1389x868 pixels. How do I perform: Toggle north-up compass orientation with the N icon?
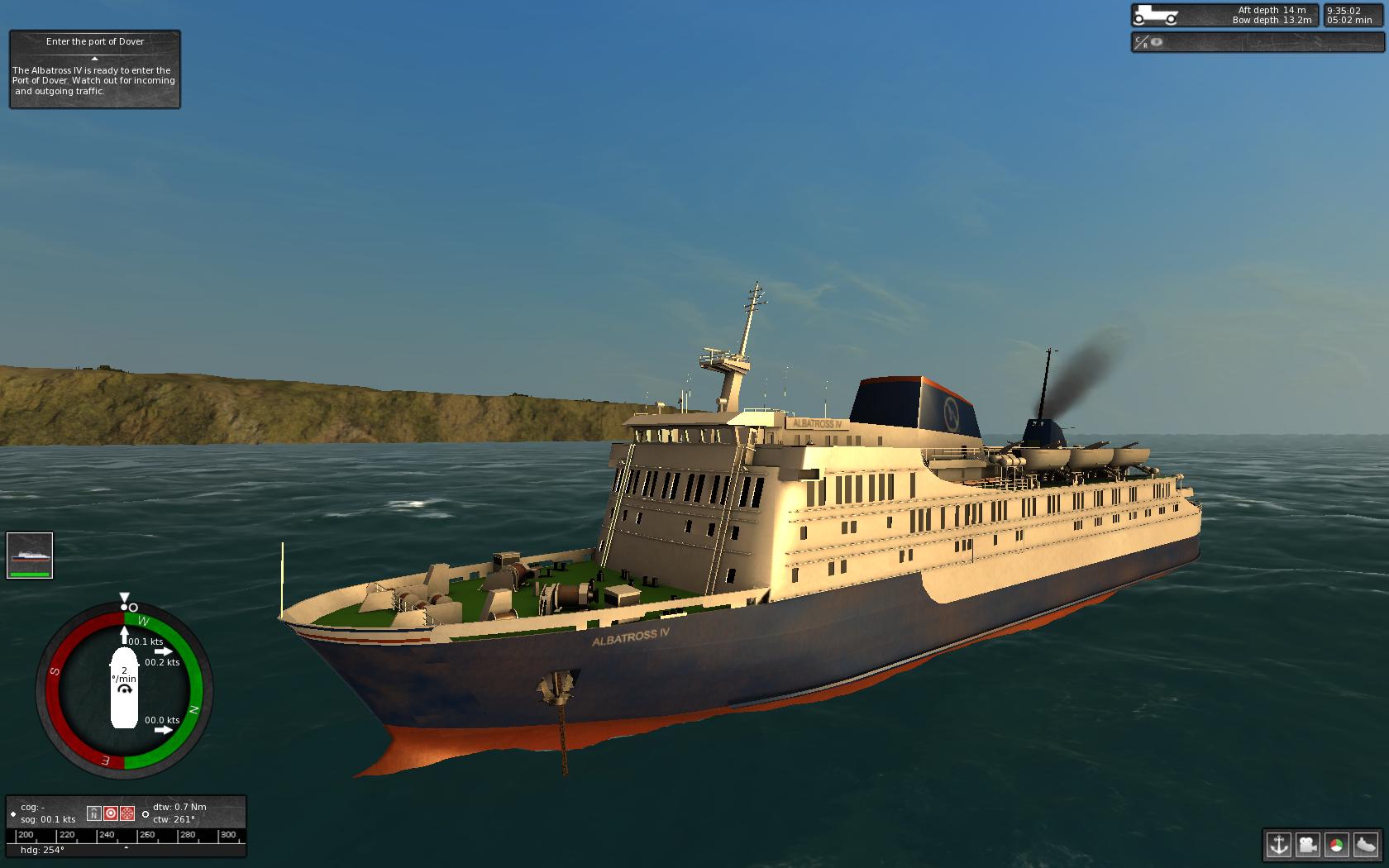[x=93, y=814]
